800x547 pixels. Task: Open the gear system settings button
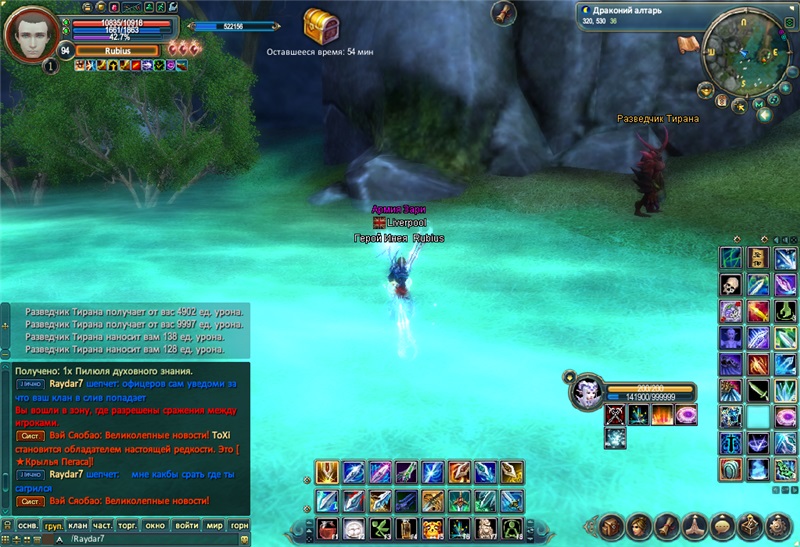[x=776, y=525]
